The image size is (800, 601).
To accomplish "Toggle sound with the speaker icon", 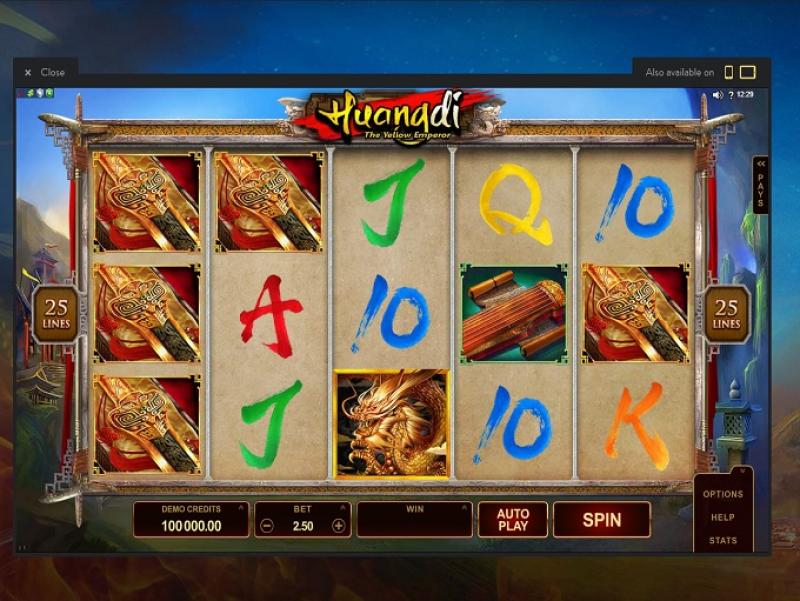I will point(717,95).
